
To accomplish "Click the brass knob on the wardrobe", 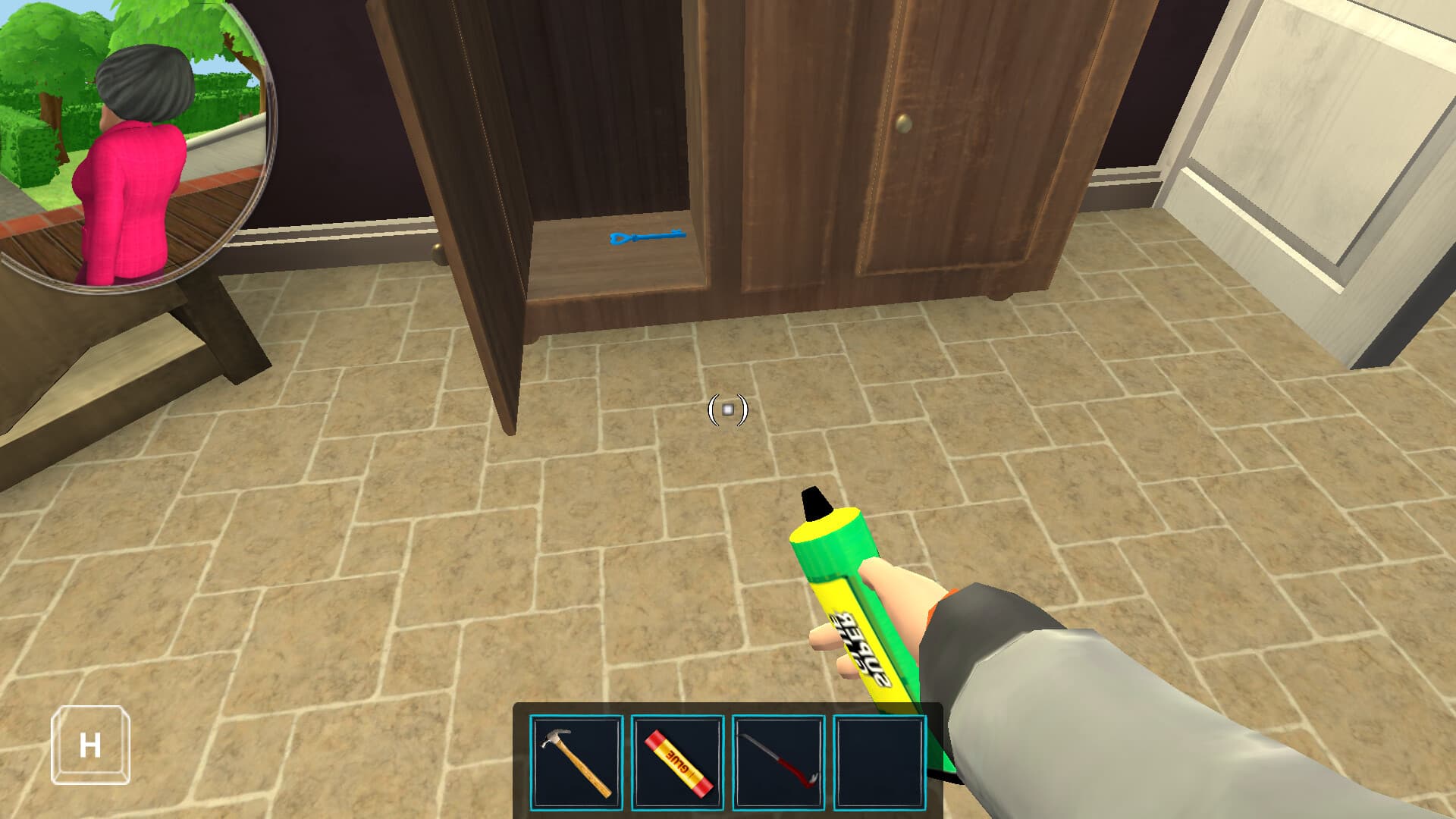I will tap(904, 122).
